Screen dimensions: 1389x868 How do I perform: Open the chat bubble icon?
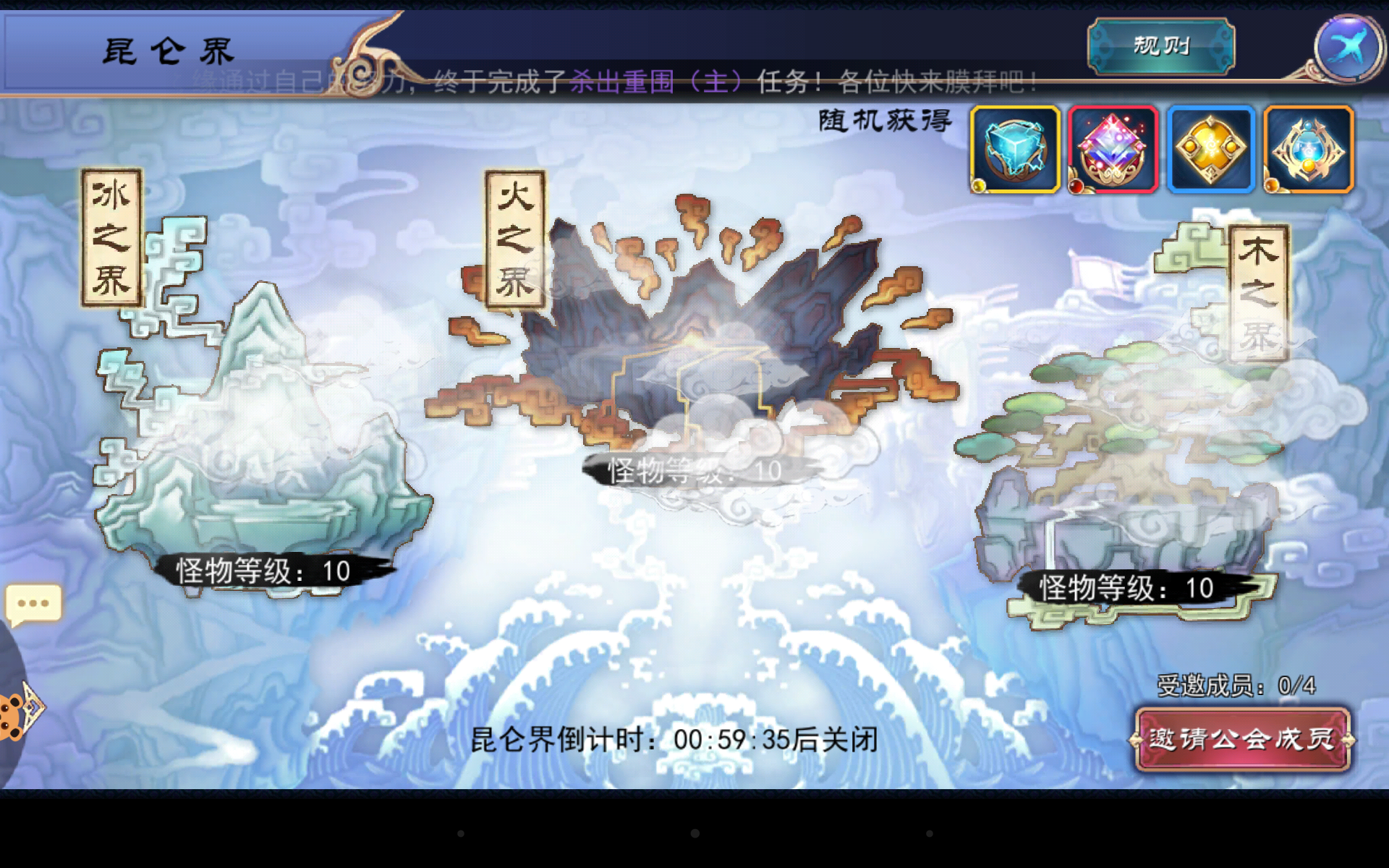(x=32, y=603)
